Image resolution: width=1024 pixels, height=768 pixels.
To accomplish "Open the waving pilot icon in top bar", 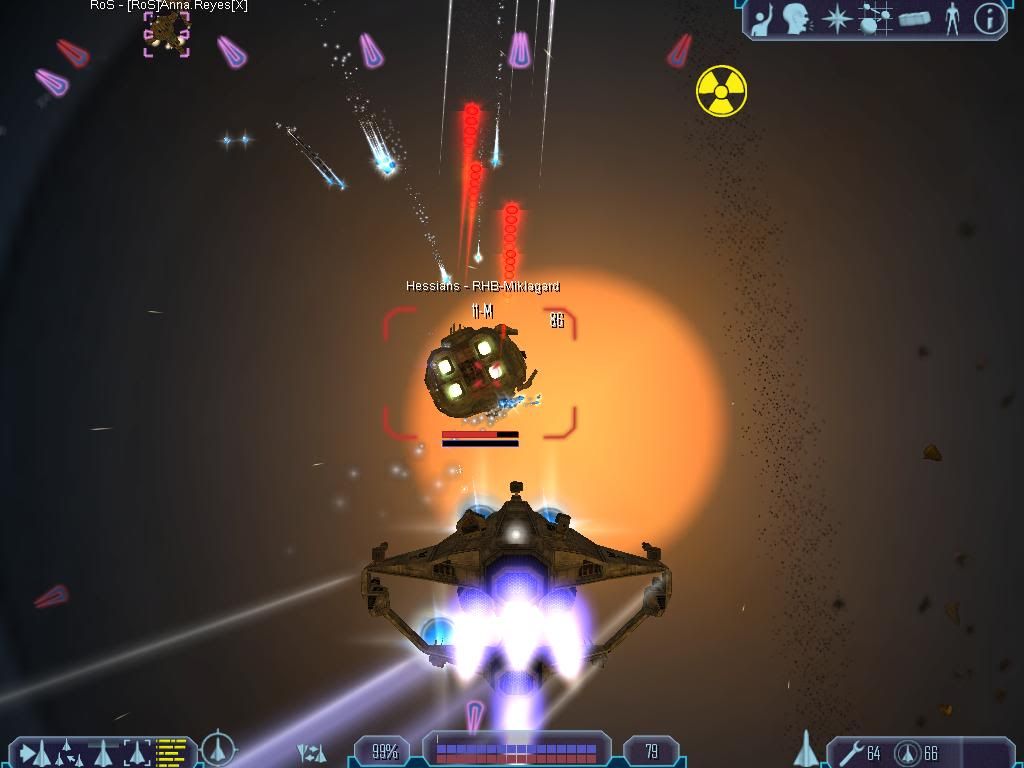I will [762, 19].
